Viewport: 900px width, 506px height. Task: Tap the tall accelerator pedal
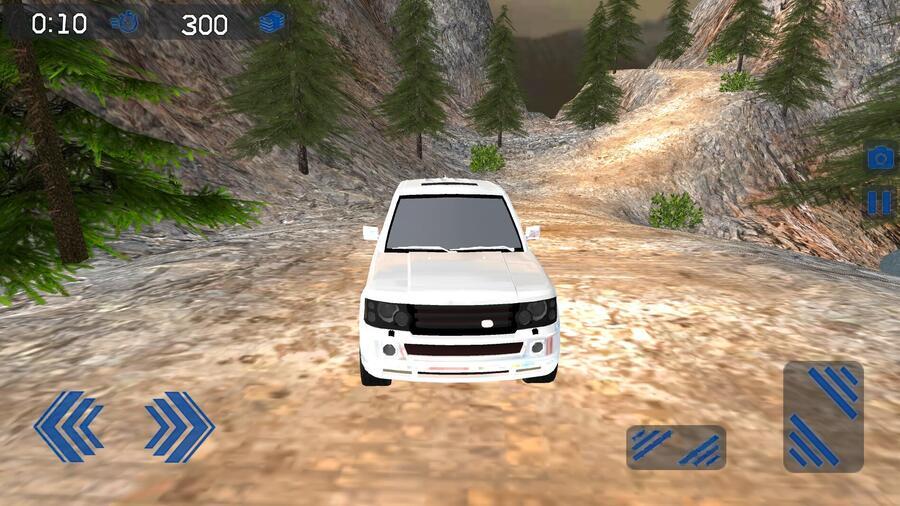pyautogui.click(x=823, y=416)
